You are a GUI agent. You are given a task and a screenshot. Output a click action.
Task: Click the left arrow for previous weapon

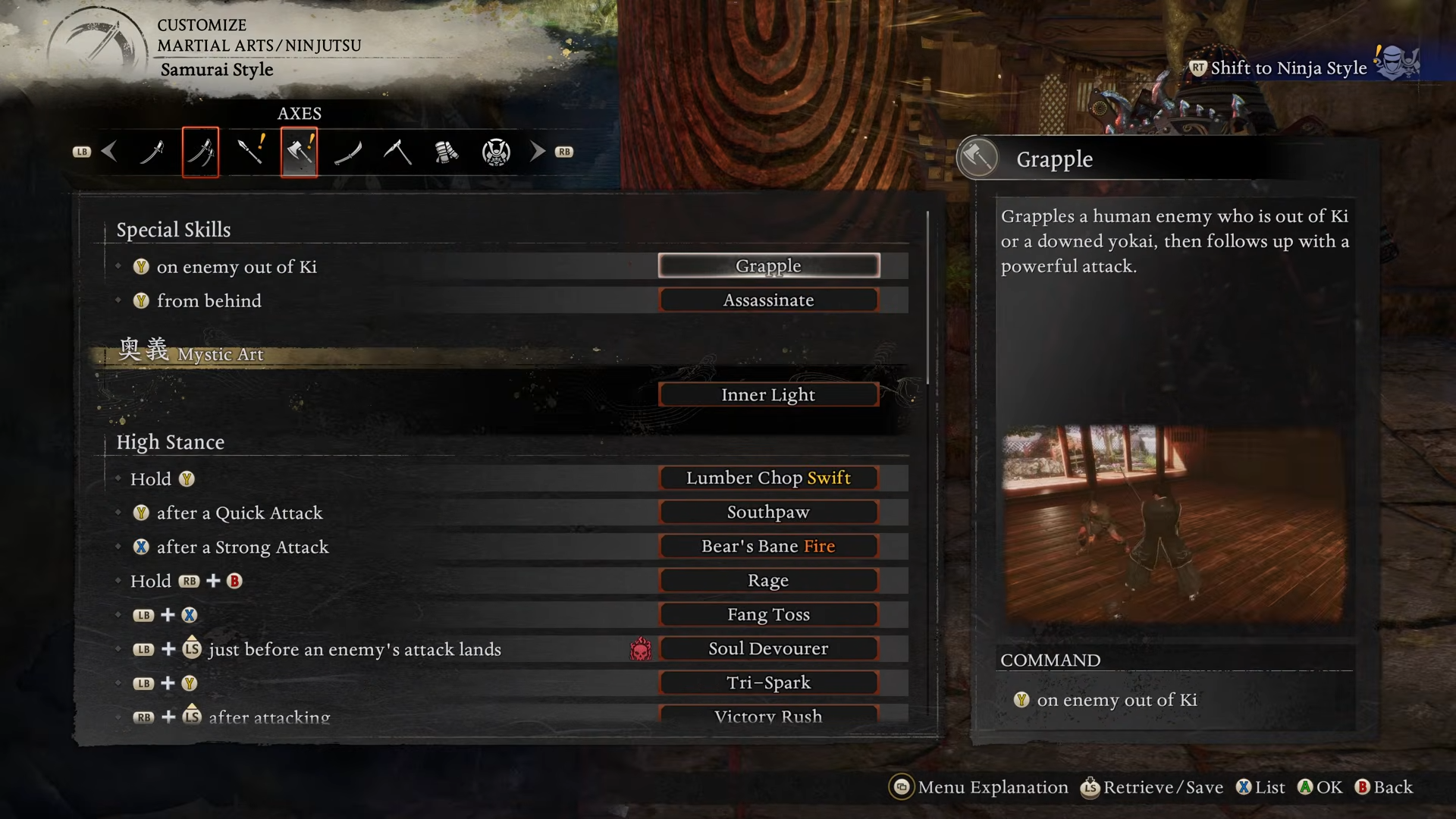109,152
